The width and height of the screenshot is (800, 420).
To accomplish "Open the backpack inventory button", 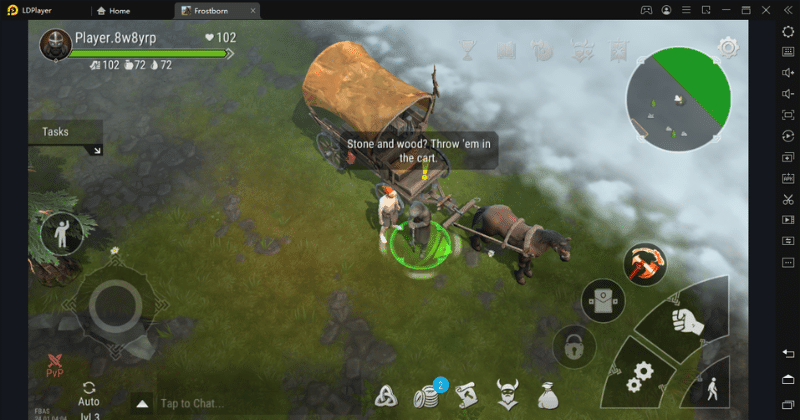I will pos(601,301).
